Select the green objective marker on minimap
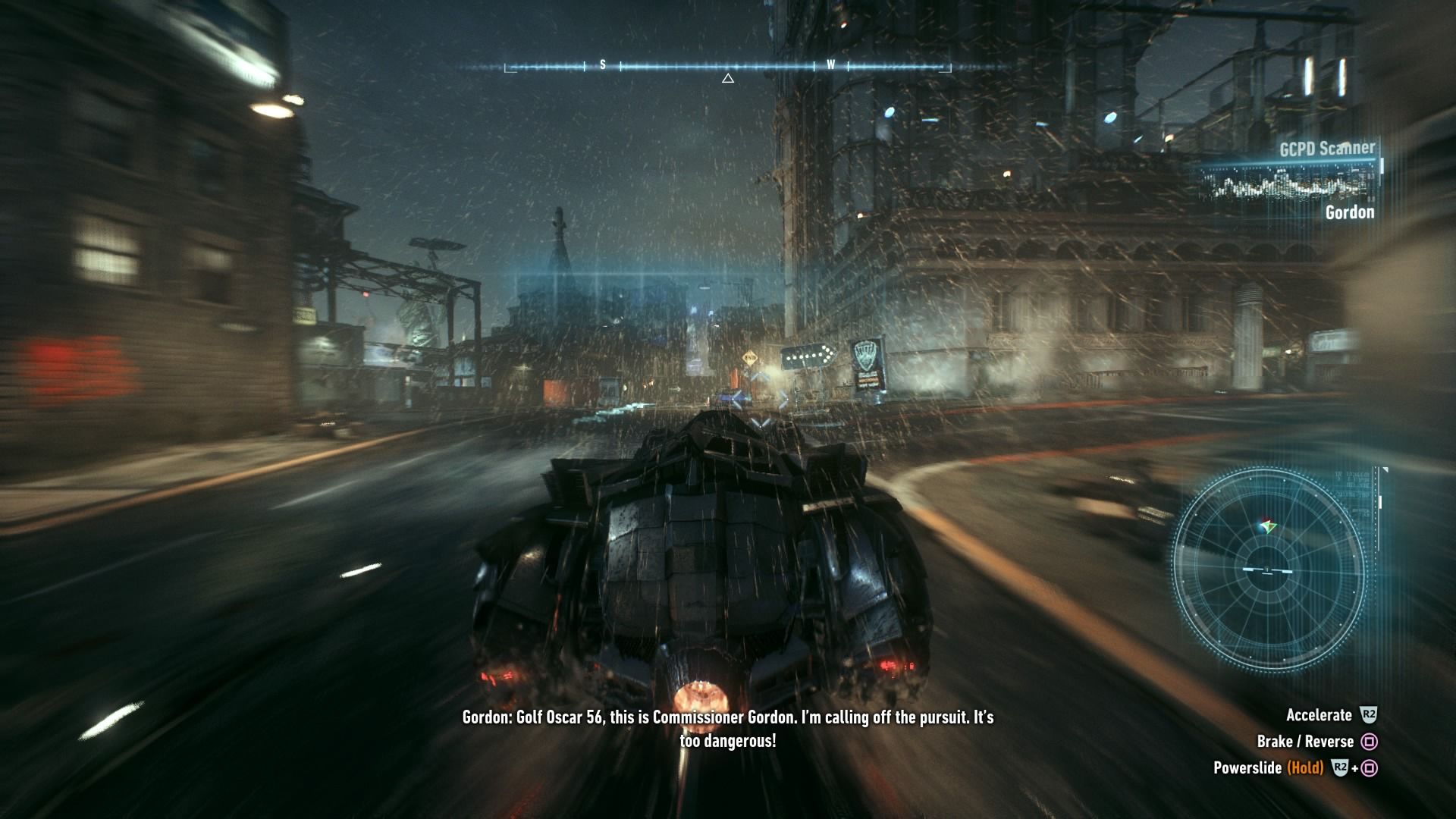 pyautogui.click(x=1266, y=526)
